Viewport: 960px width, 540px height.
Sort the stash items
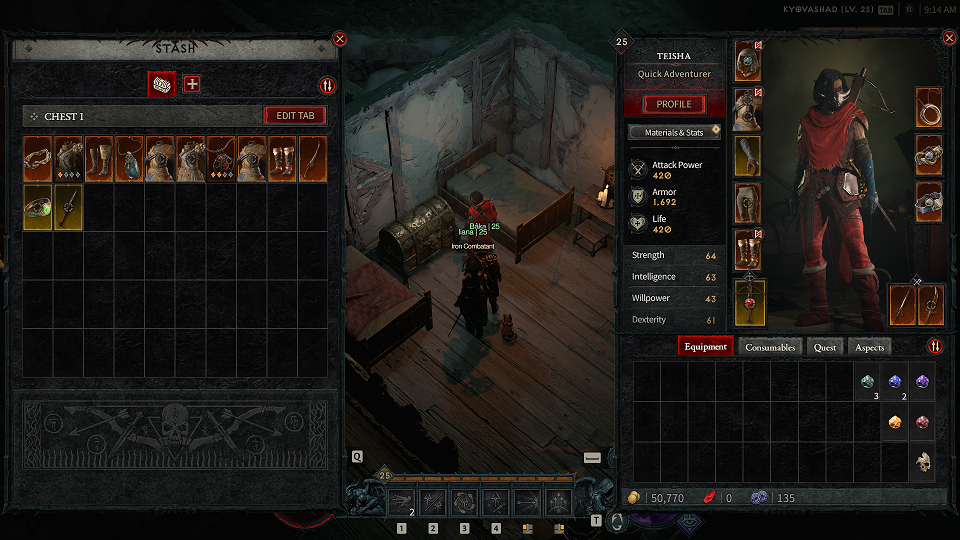pos(326,86)
